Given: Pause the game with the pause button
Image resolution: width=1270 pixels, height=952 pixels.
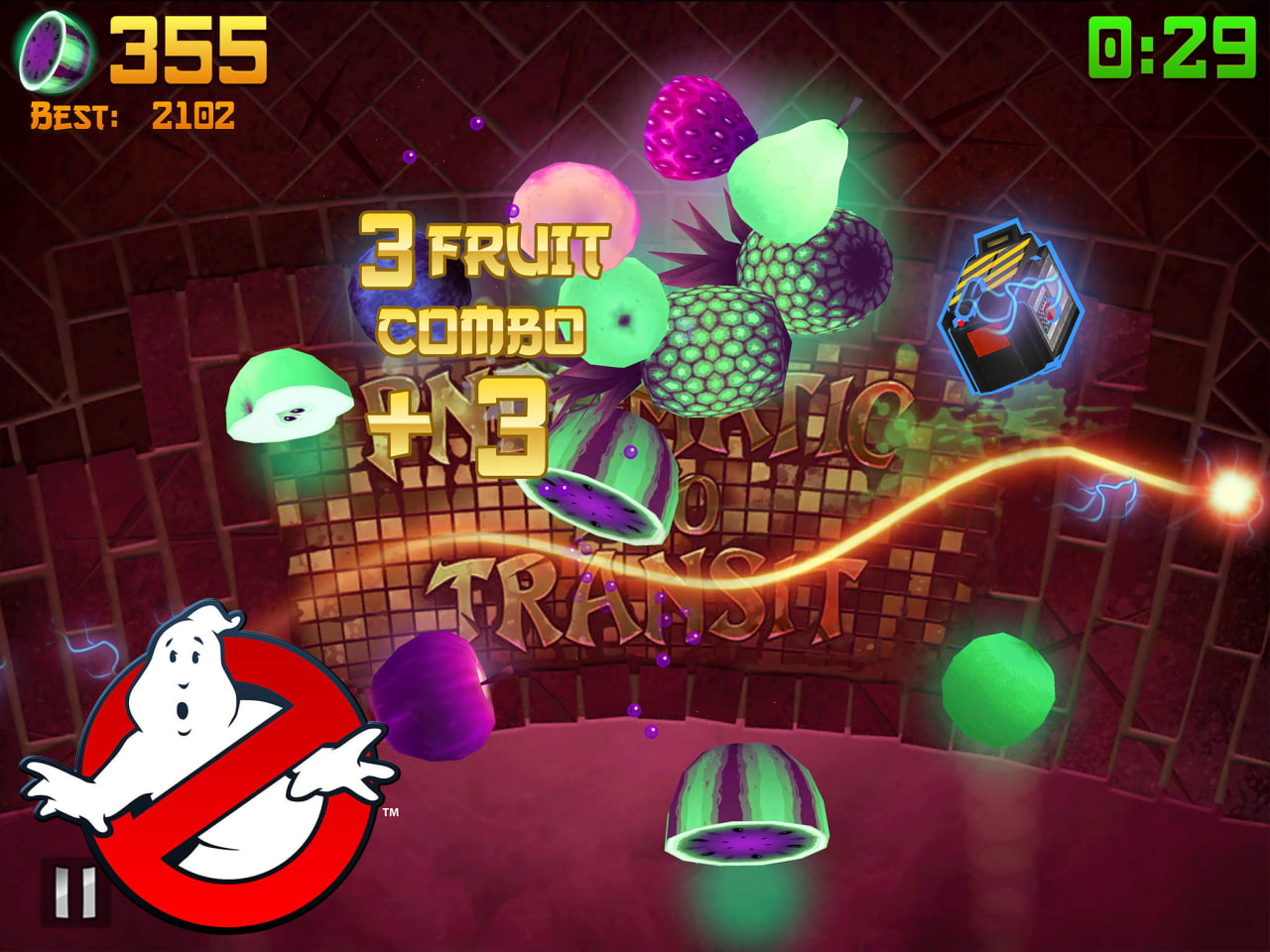Looking at the screenshot, I should 73,892.
